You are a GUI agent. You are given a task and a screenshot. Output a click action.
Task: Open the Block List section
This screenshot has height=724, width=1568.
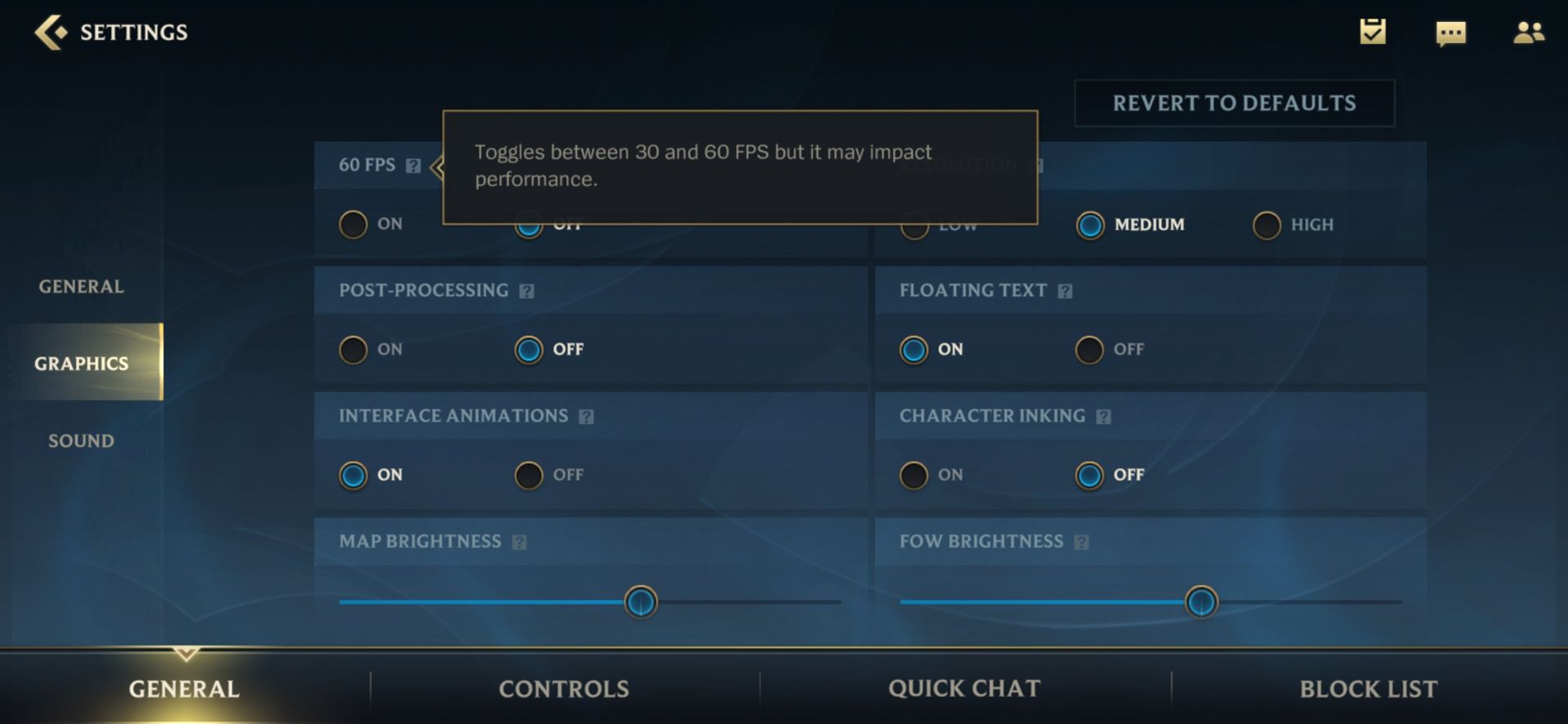pos(1369,688)
